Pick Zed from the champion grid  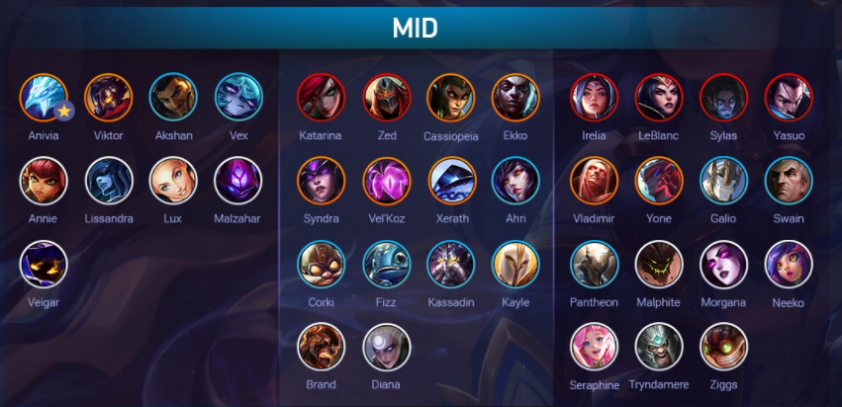(x=386, y=97)
